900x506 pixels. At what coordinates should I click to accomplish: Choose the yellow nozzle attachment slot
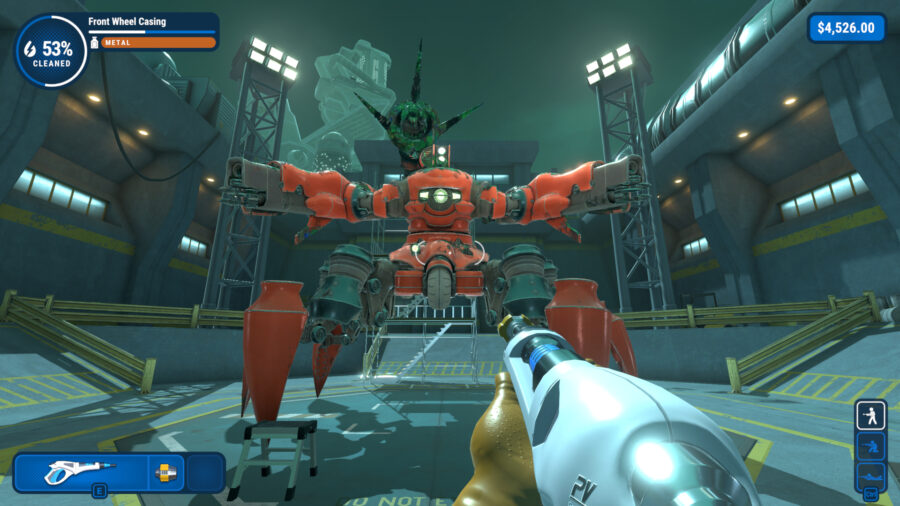point(167,471)
